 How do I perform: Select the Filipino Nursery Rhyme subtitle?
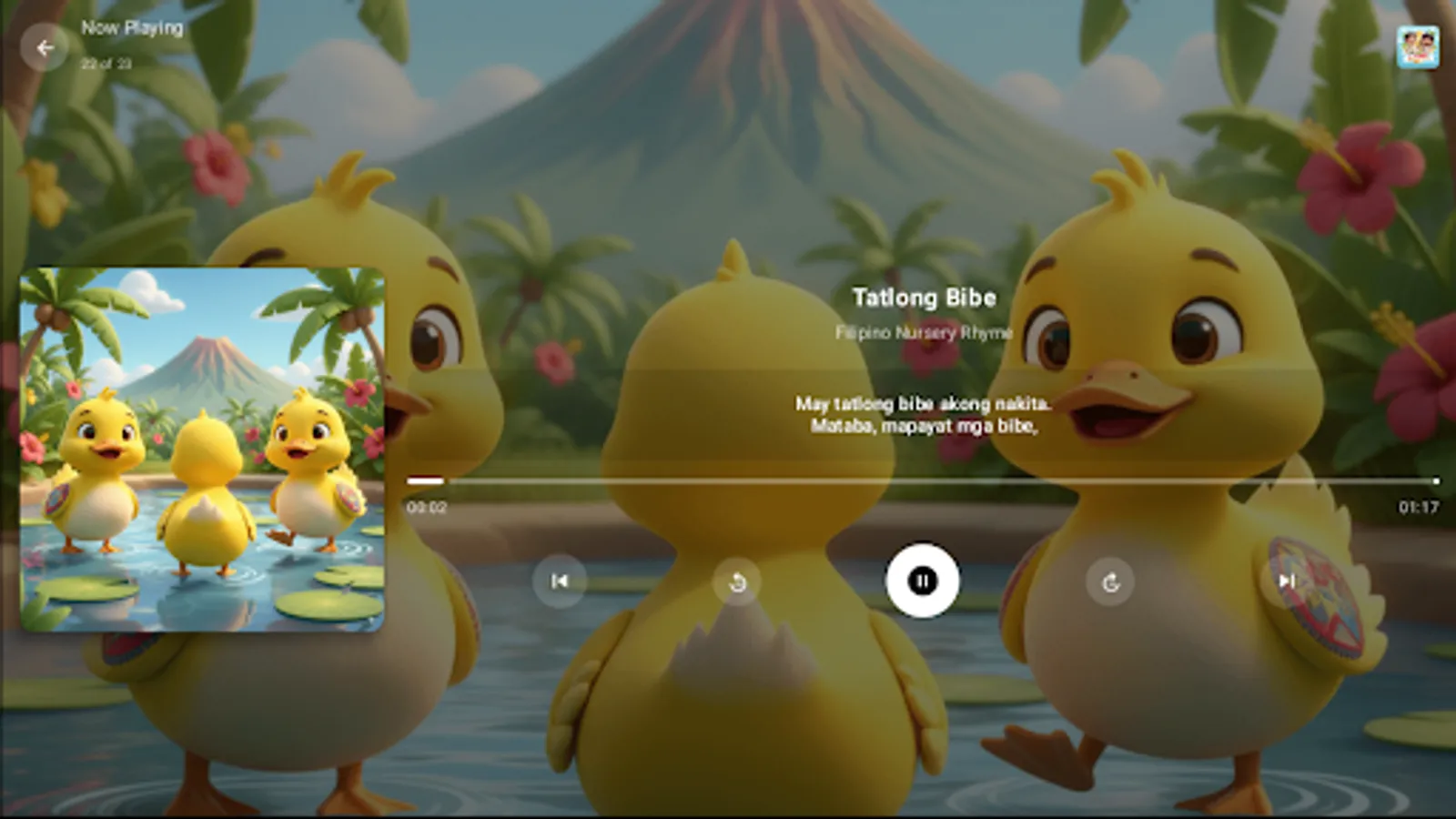(x=924, y=333)
